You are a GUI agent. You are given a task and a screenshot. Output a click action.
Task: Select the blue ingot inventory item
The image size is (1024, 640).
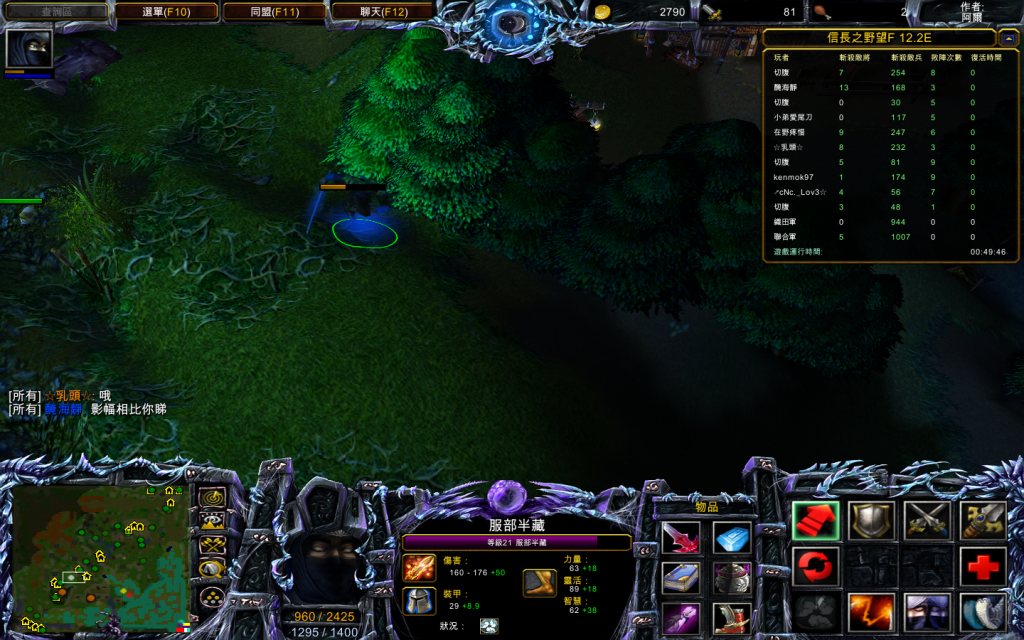(x=732, y=538)
